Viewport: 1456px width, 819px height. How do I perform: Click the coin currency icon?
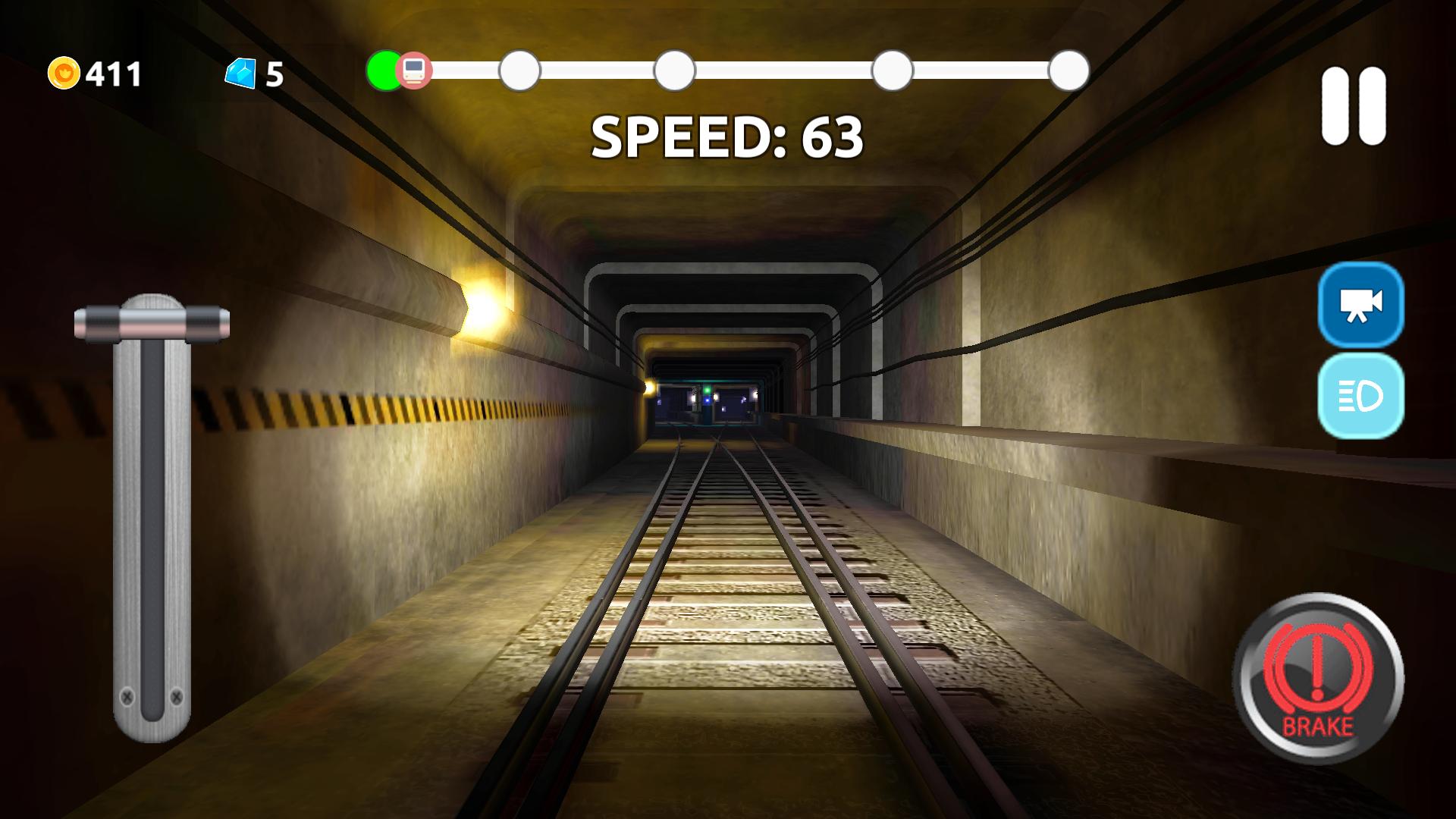pyautogui.click(x=65, y=74)
